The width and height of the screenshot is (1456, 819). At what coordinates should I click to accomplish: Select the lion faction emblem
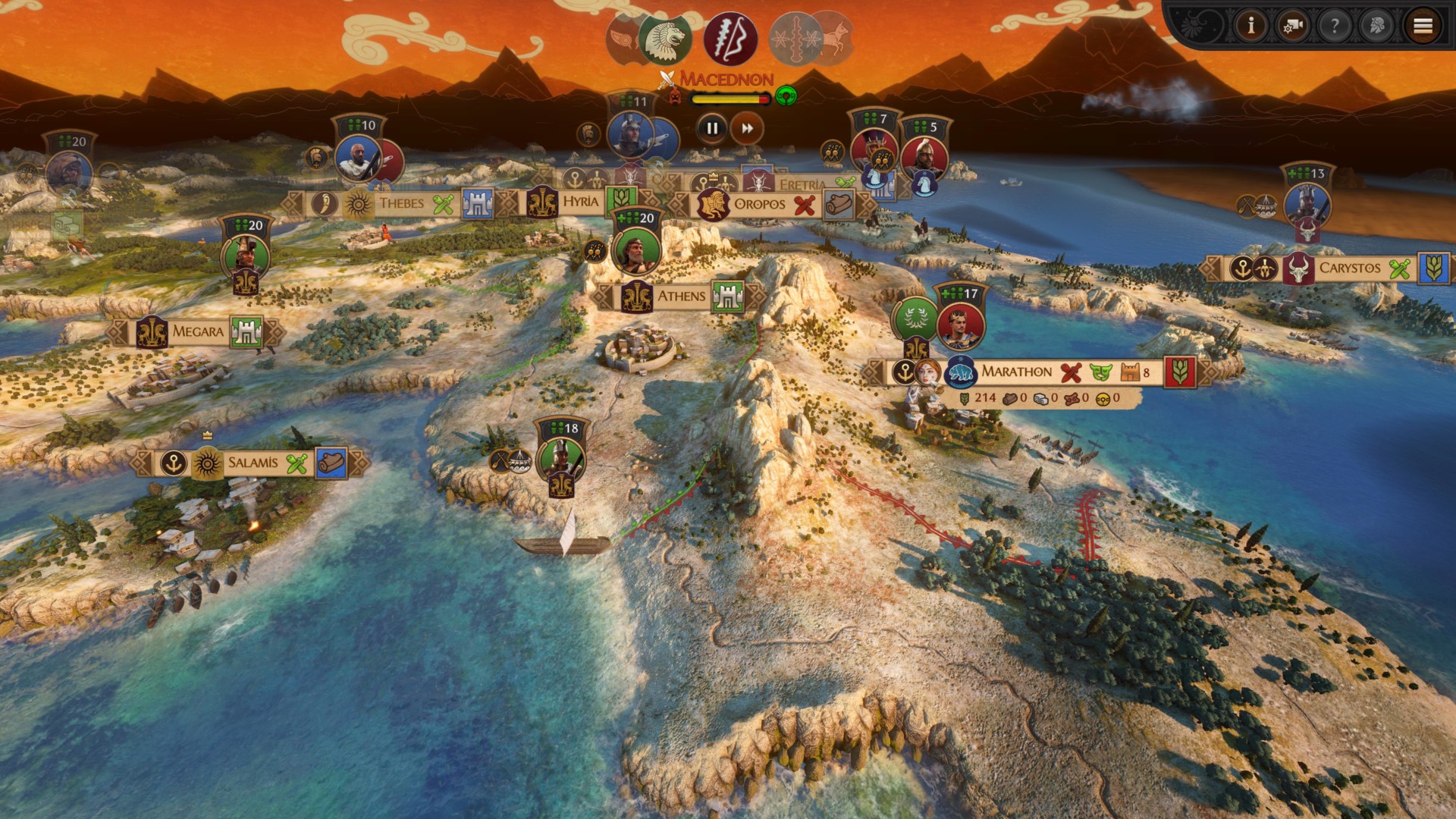tap(665, 39)
